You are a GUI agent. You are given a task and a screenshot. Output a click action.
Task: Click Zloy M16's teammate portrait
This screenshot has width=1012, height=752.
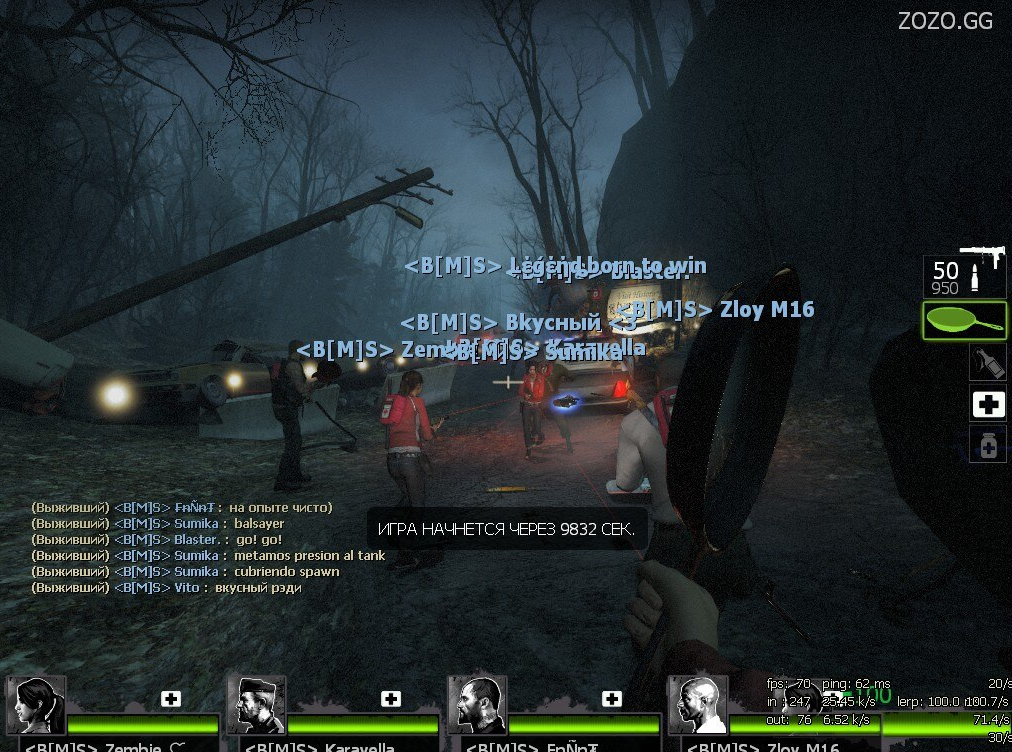(697, 706)
